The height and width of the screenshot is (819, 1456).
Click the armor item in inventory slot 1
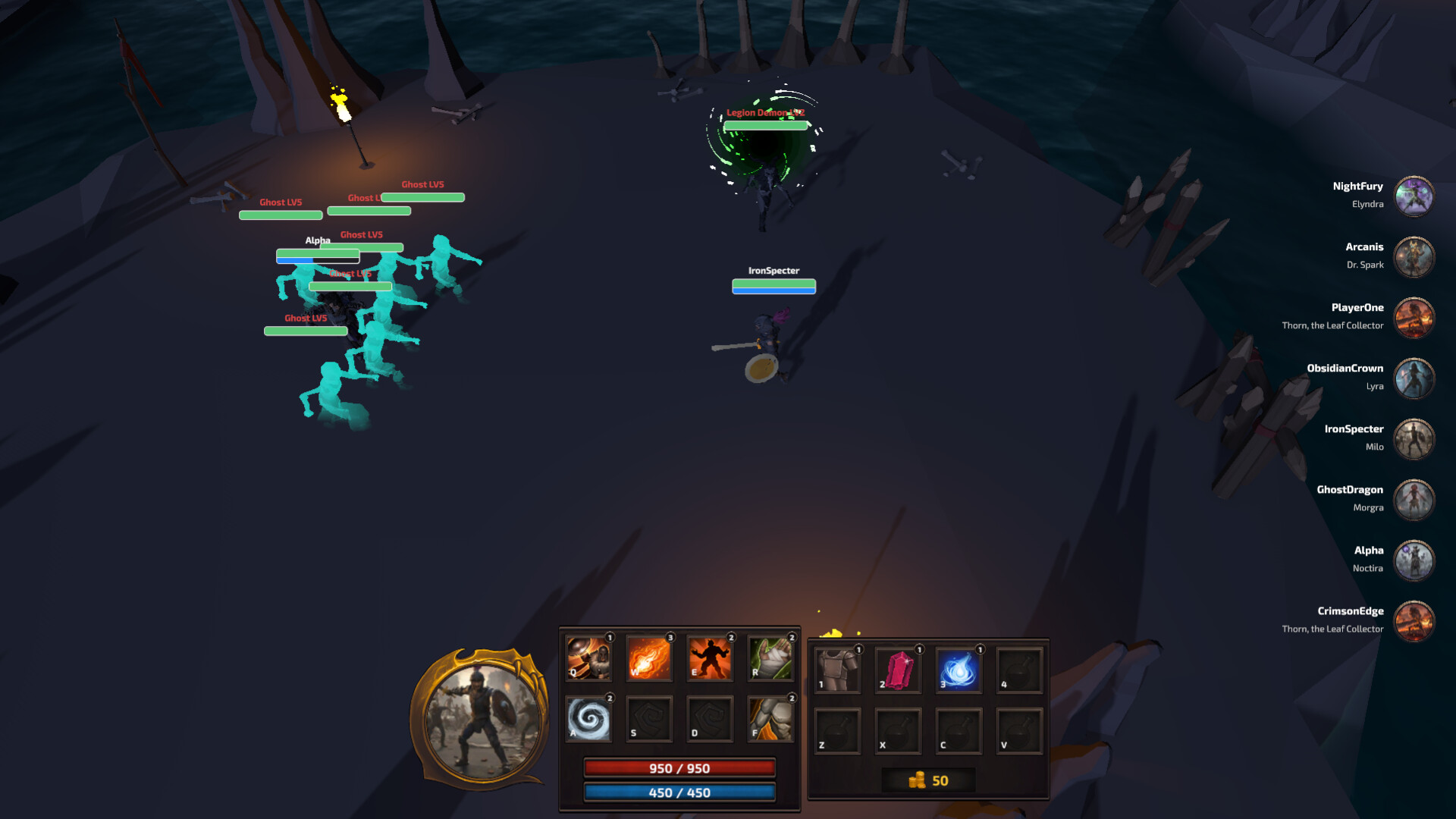(x=837, y=670)
